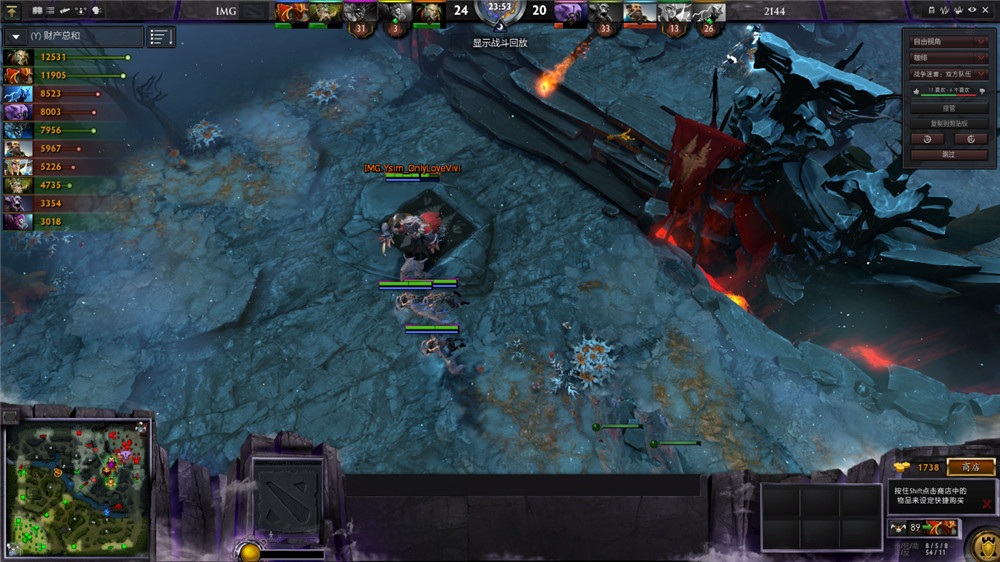Dismiss the quick-buy hint with red X
The height and width of the screenshot is (562, 1000).
pos(987,503)
